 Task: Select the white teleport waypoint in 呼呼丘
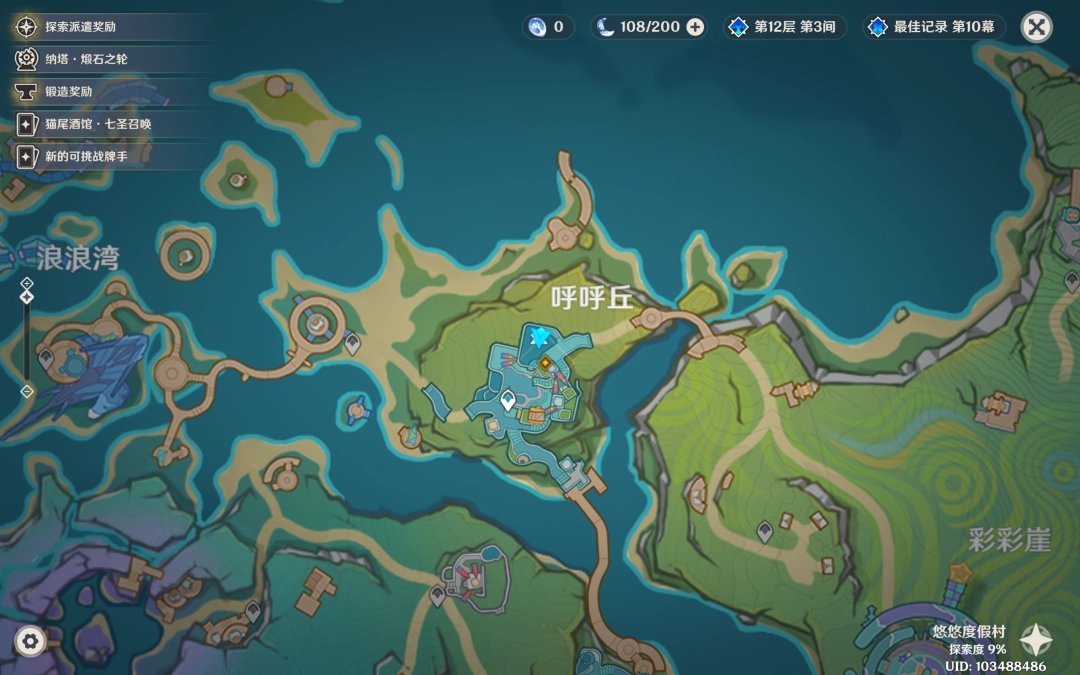tap(508, 400)
